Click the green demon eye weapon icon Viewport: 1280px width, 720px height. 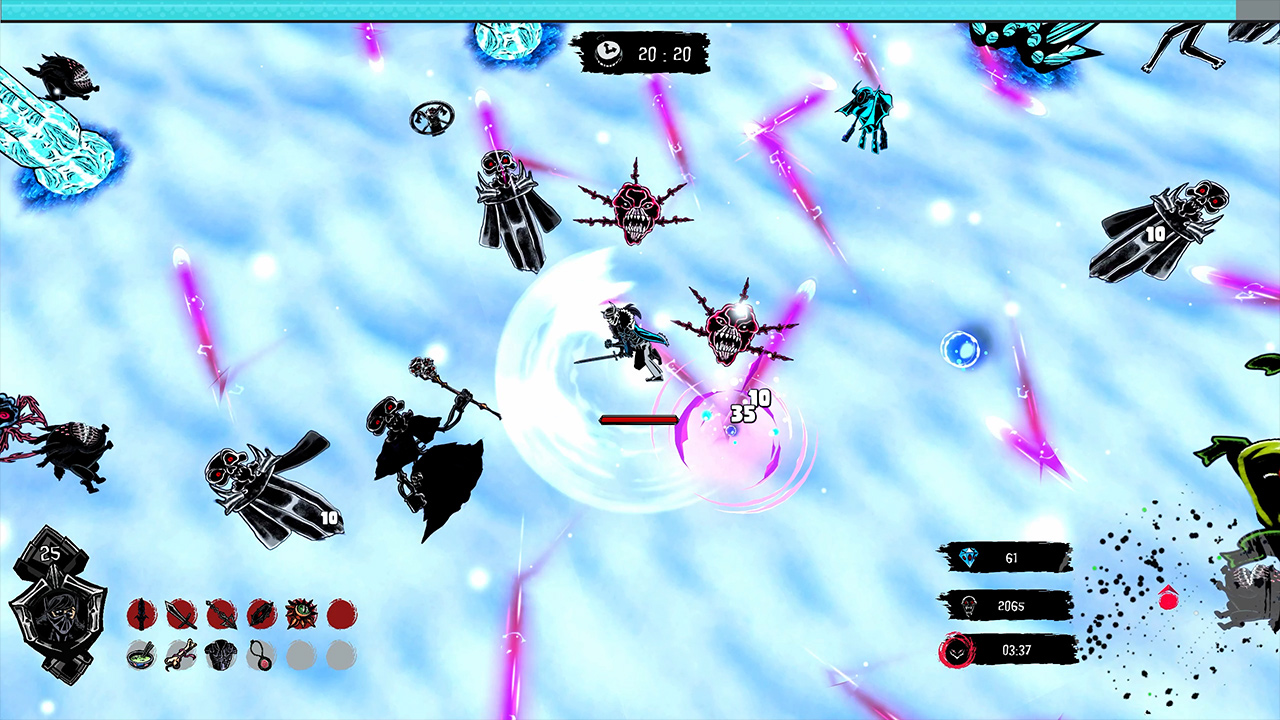click(x=301, y=613)
